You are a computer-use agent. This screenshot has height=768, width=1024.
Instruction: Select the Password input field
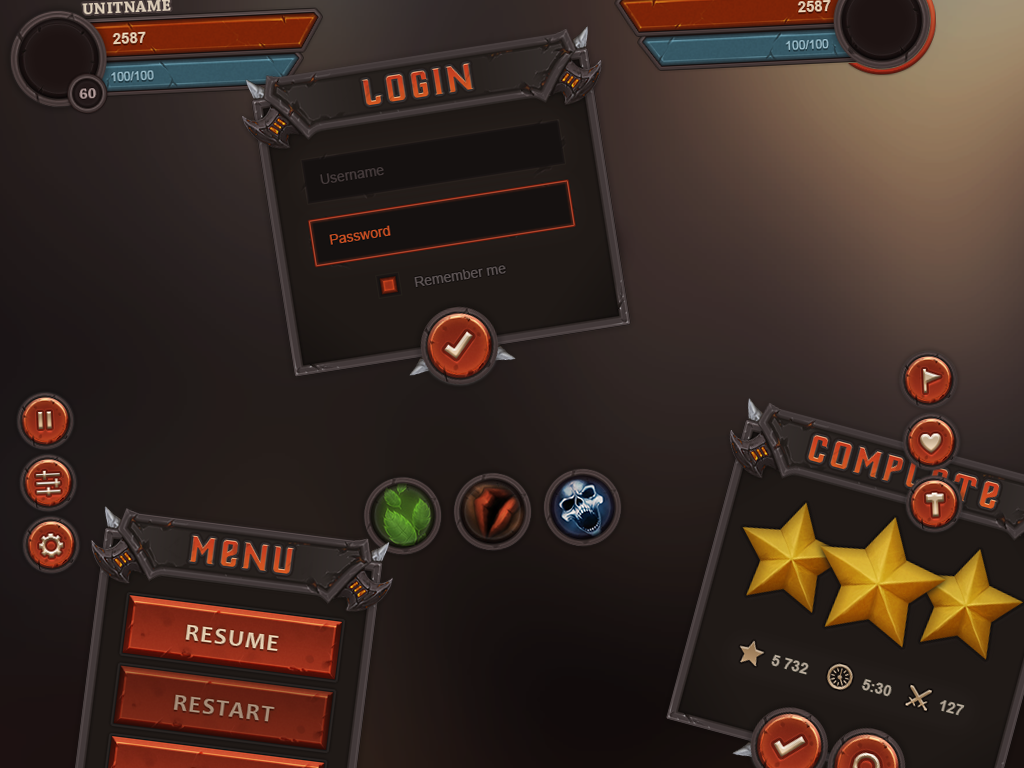(441, 224)
